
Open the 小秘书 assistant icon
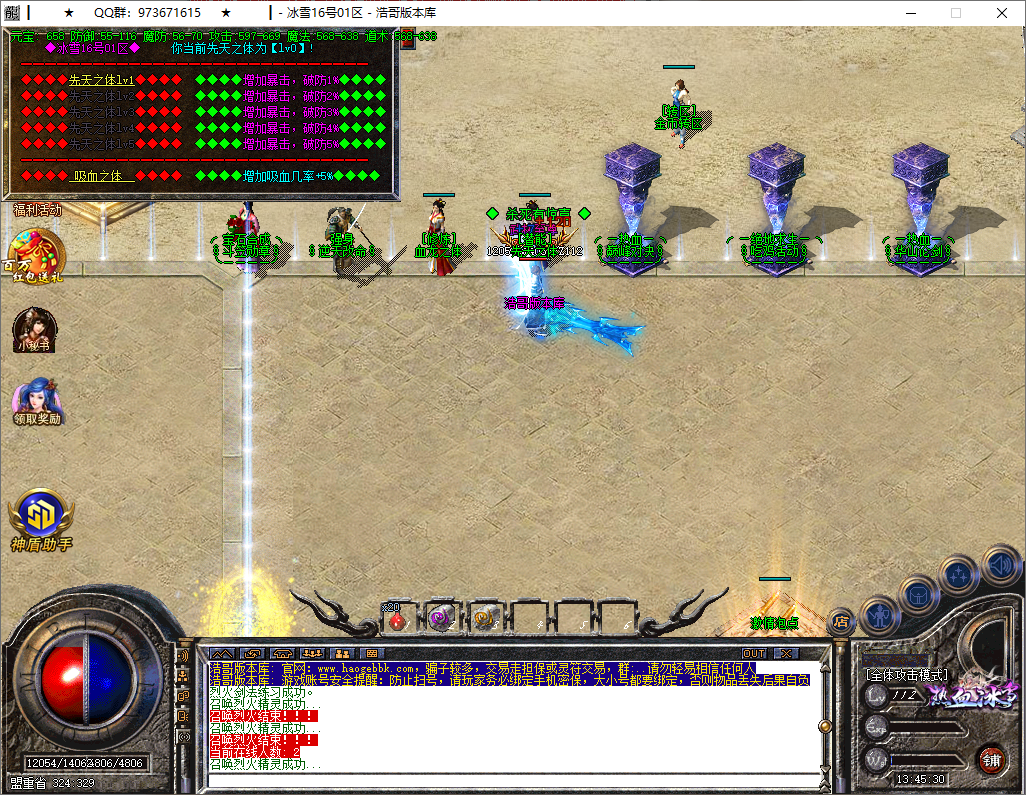pyautogui.click(x=35, y=331)
